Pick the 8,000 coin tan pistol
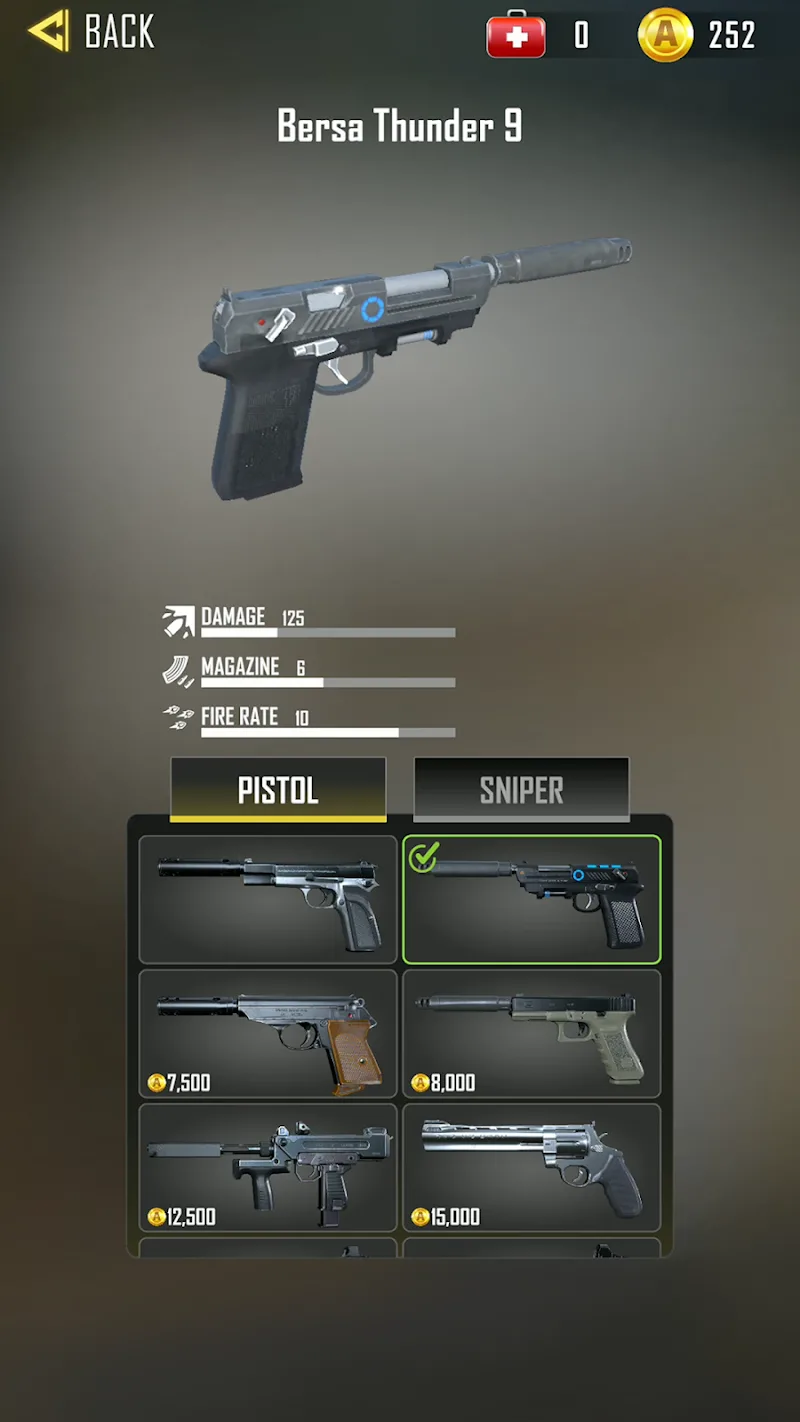The width and height of the screenshot is (800, 1422). [531, 1033]
